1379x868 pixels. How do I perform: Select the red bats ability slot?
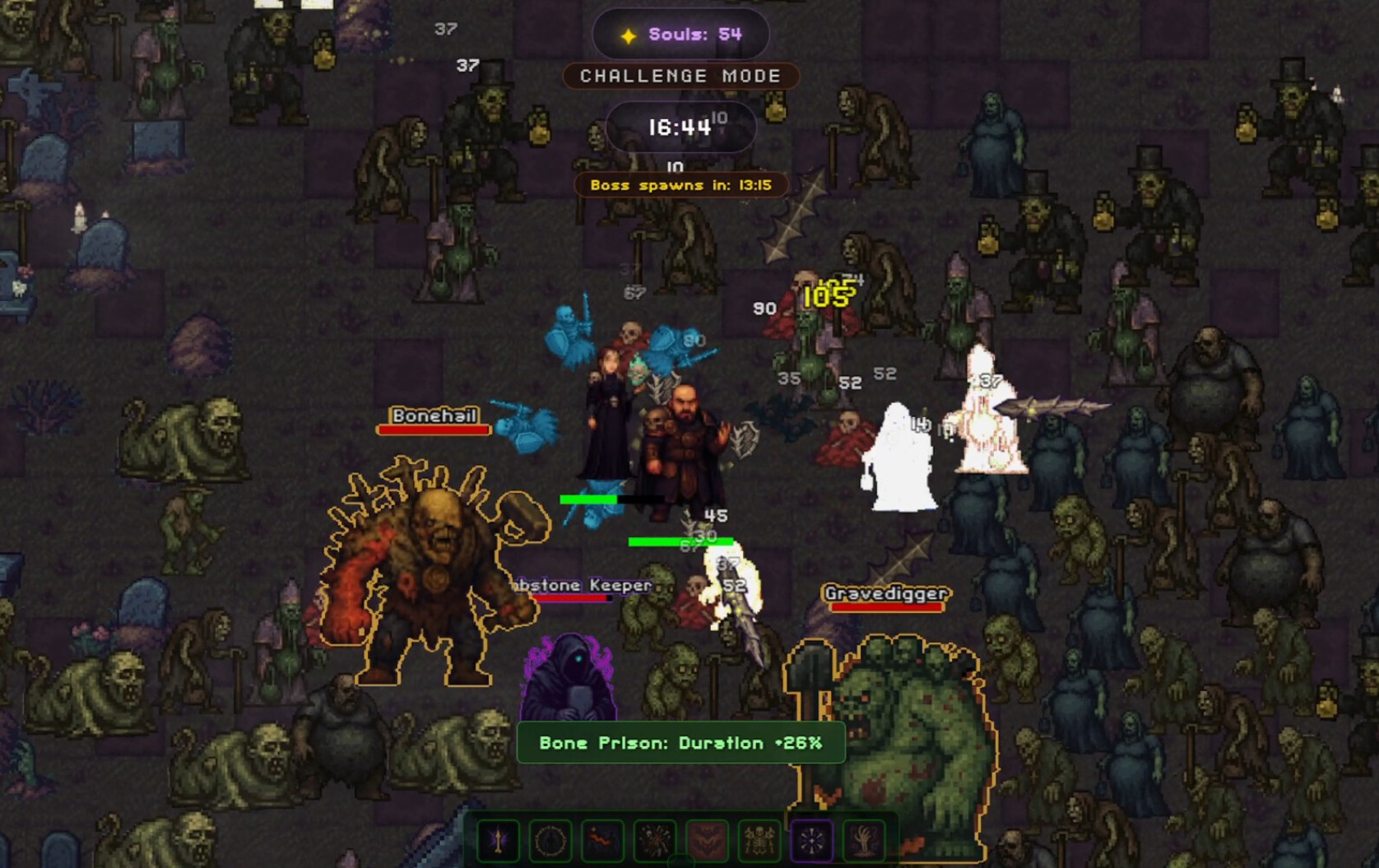pos(707,841)
